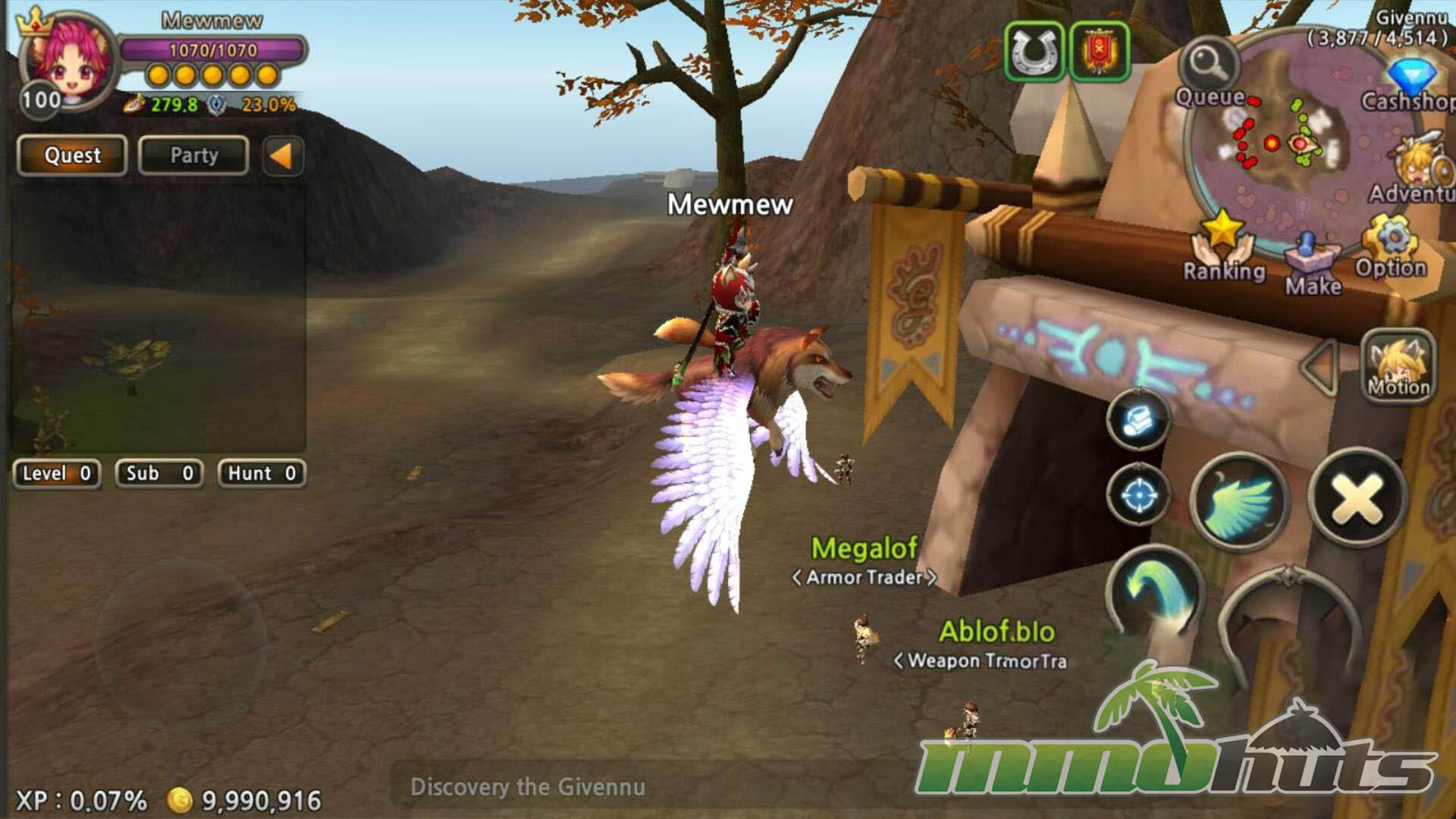Open the Make crafting menu

[1313, 262]
